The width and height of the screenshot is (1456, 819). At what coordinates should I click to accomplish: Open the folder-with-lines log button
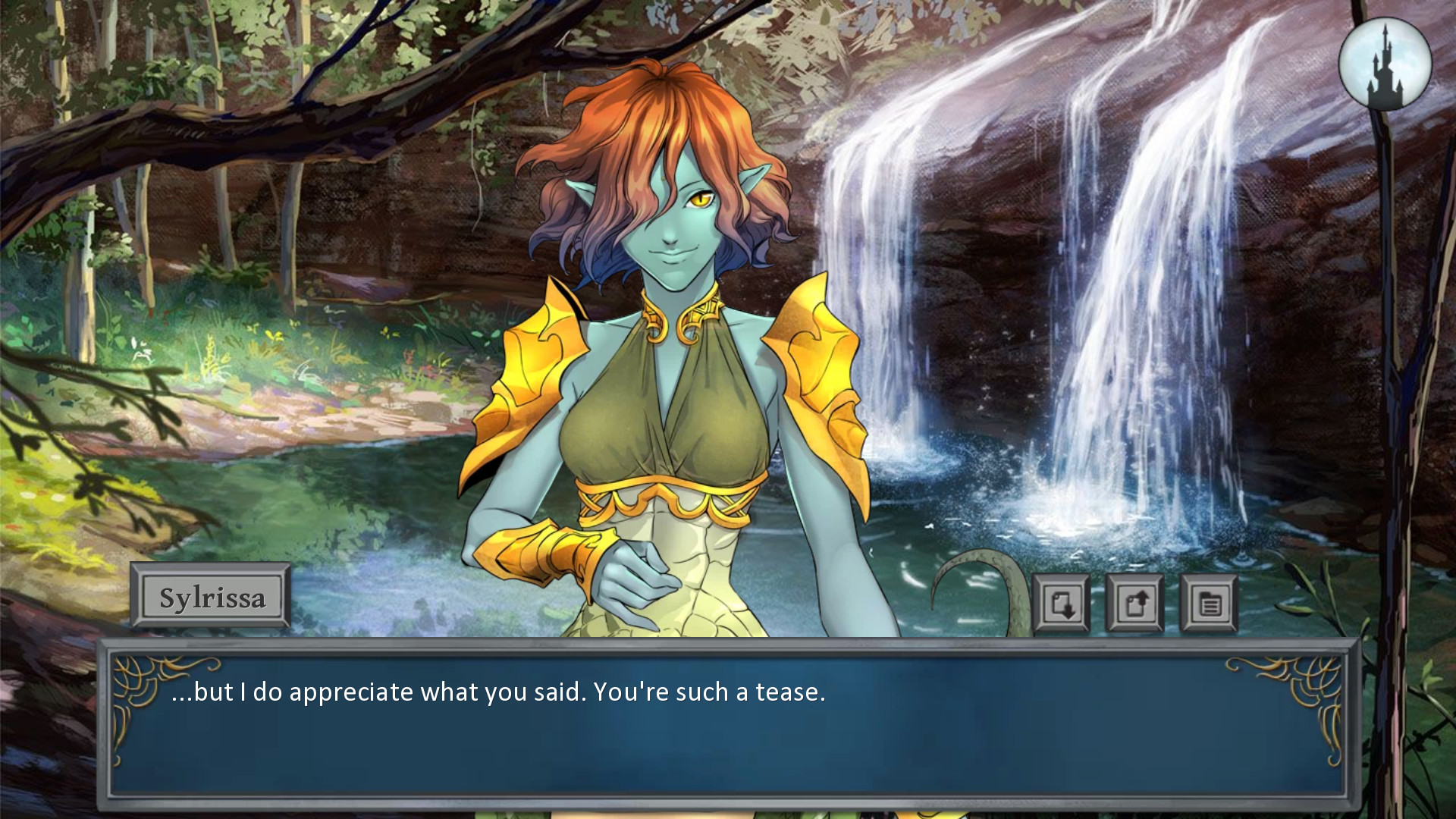[x=1209, y=604]
